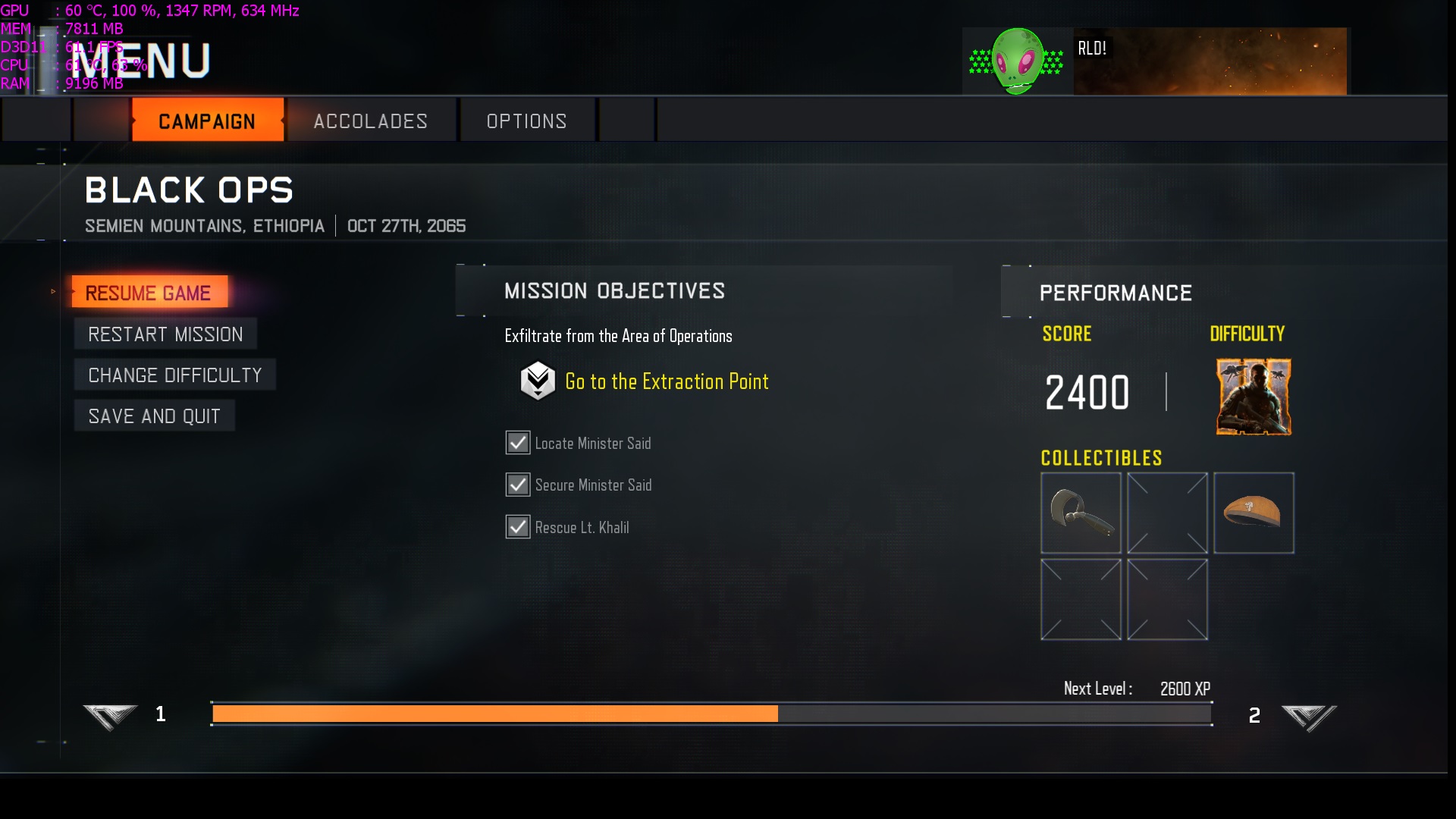Viewport: 1456px width, 819px height.
Task: Switch to the Options tab
Action: click(x=526, y=121)
